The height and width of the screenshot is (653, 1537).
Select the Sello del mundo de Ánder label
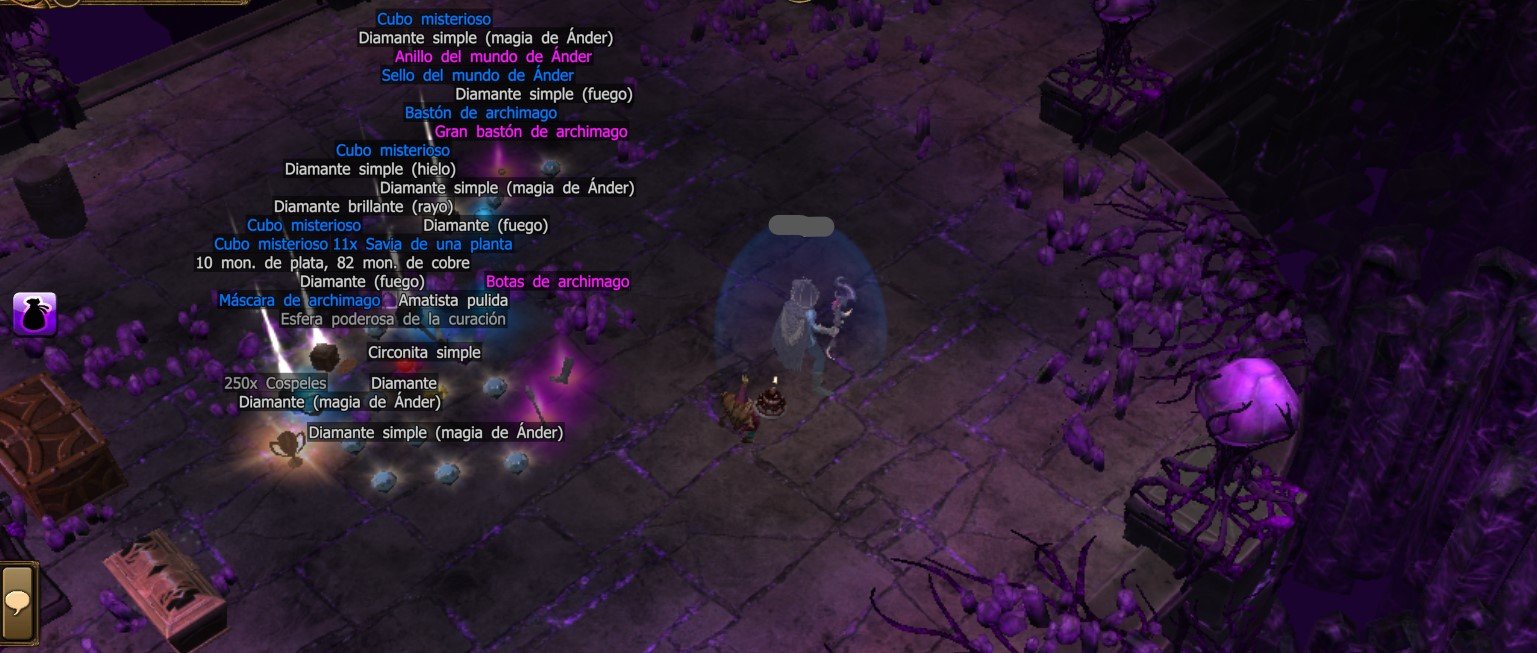coord(477,76)
